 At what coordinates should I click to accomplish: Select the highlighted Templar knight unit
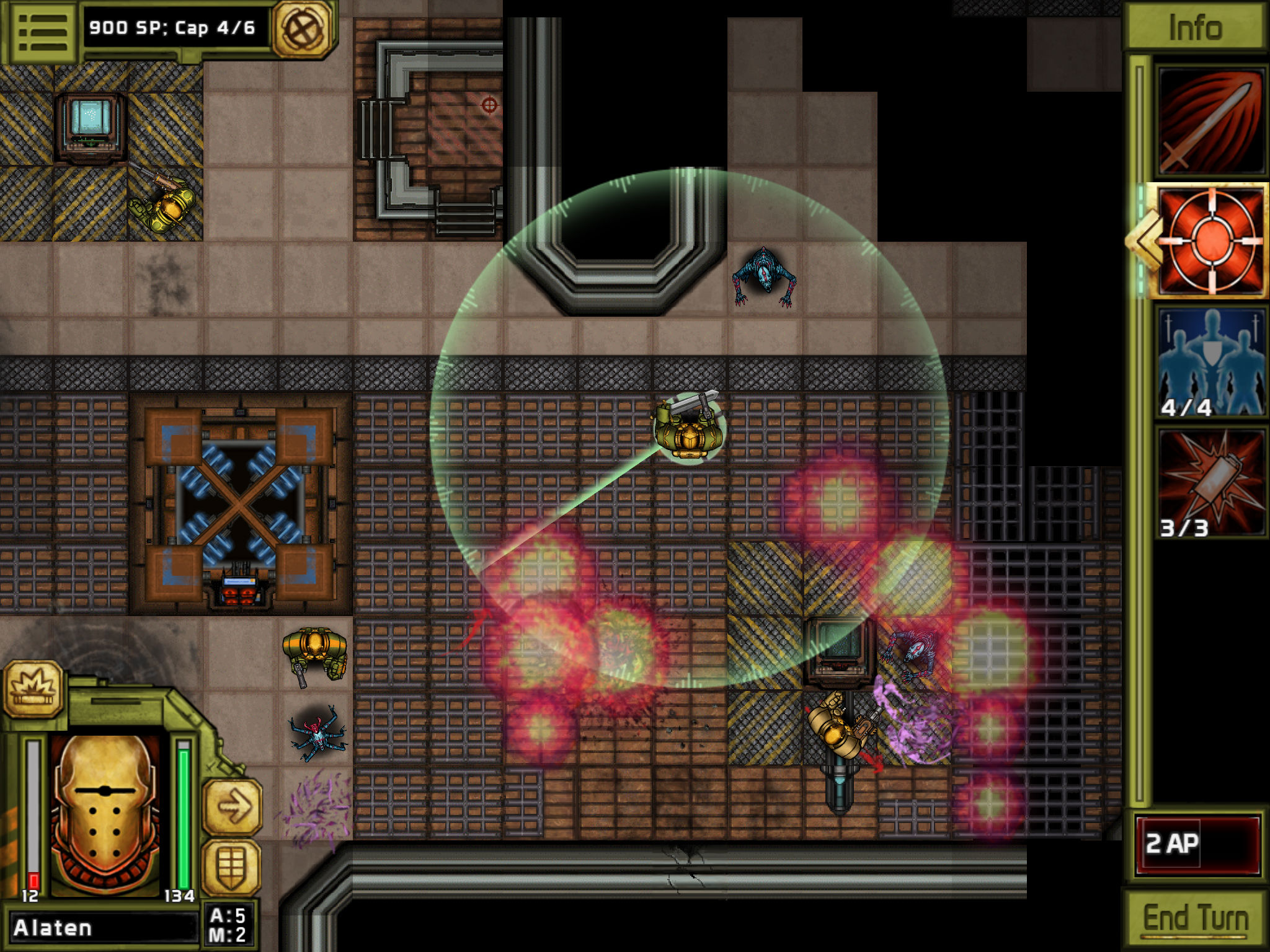(688, 429)
